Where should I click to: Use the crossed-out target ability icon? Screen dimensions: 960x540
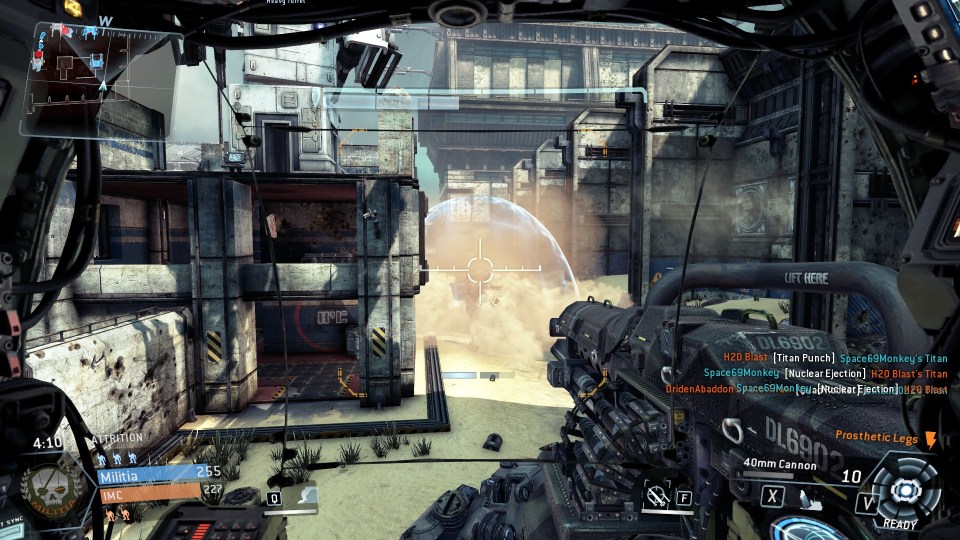(658, 492)
